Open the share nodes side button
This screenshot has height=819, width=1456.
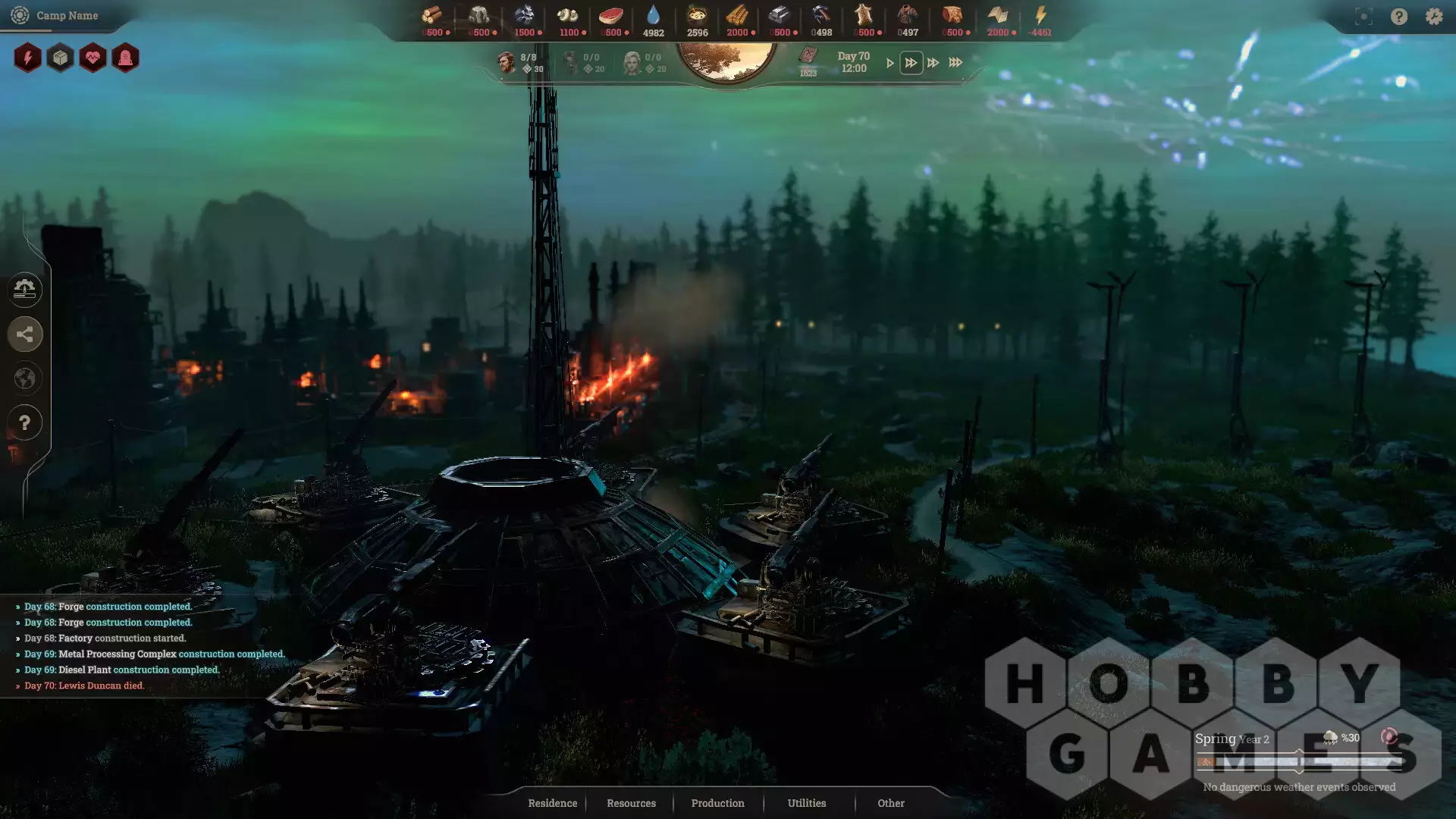(25, 334)
